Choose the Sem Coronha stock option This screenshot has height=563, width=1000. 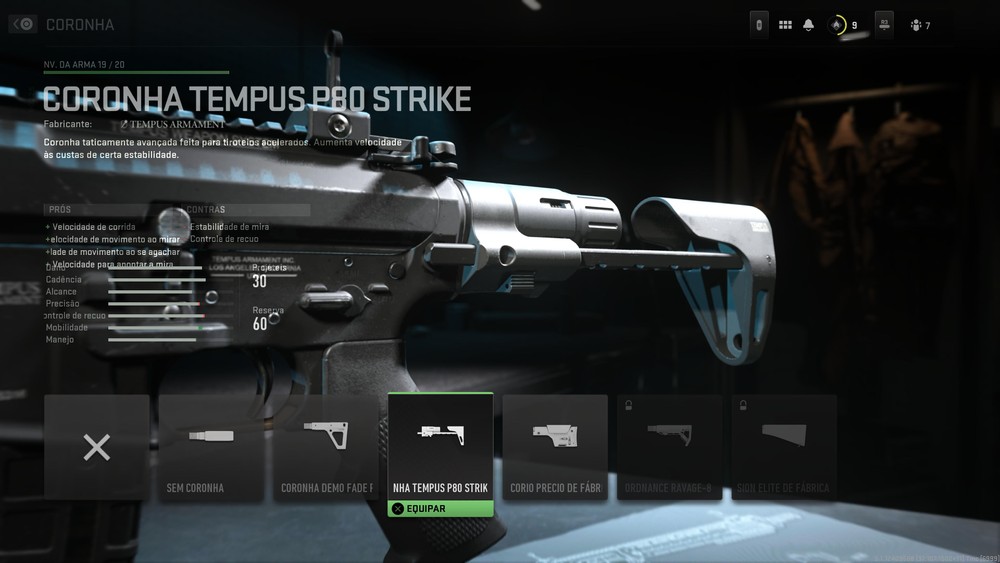[x=211, y=447]
